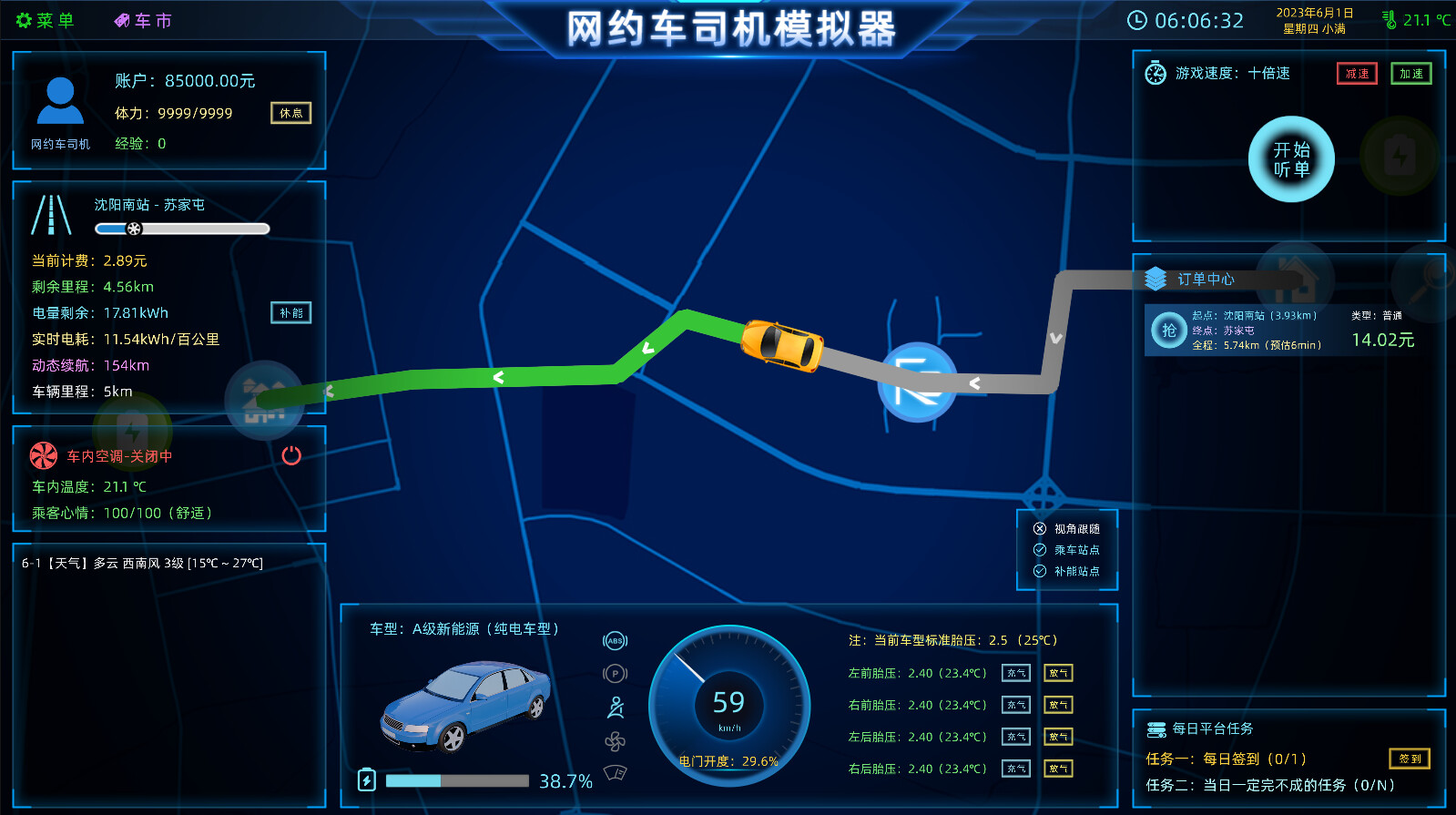Click the red fan icon in 车内空调 panel
Image resolution: width=1456 pixels, height=815 pixels.
click(x=42, y=455)
